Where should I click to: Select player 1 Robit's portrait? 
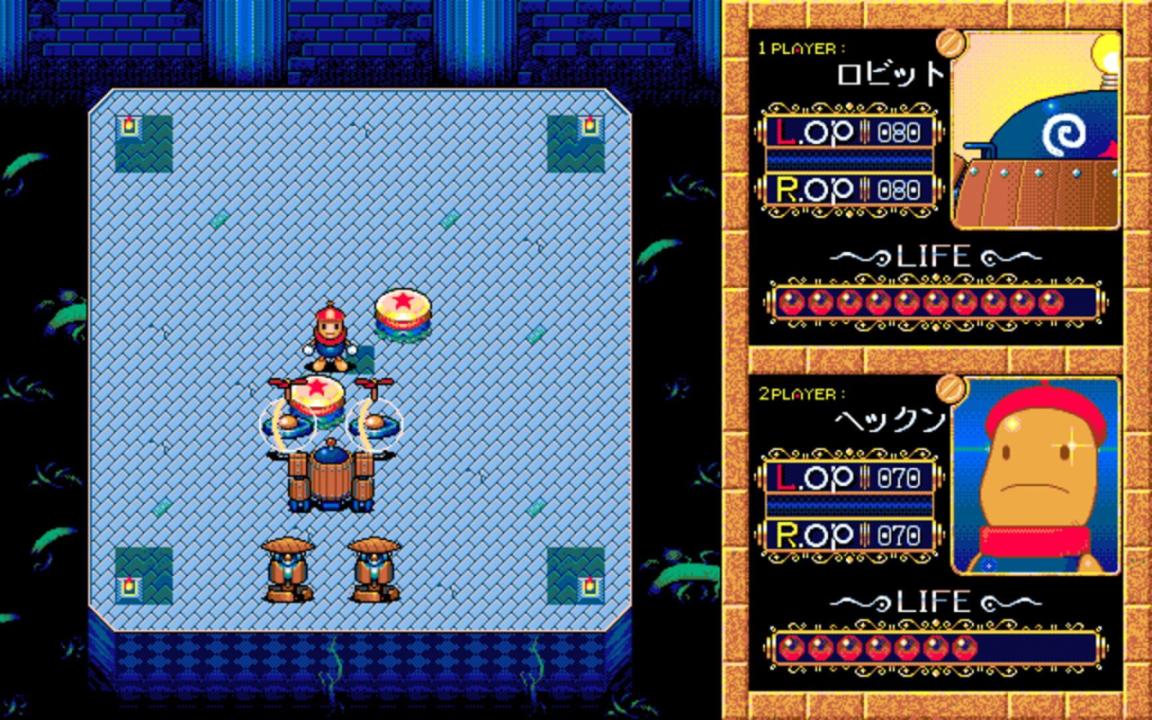pyautogui.click(x=1035, y=130)
